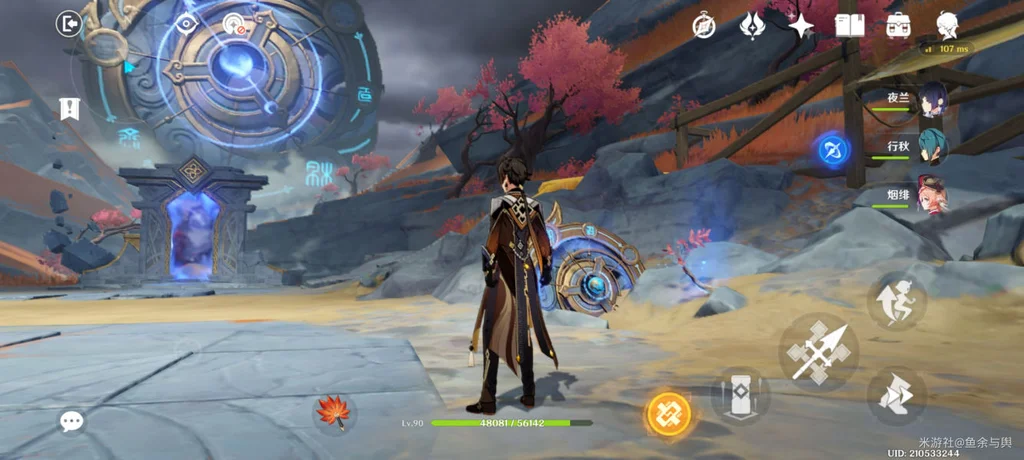Tap the spear normal attack button
The width and height of the screenshot is (1024, 460).
click(x=818, y=351)
